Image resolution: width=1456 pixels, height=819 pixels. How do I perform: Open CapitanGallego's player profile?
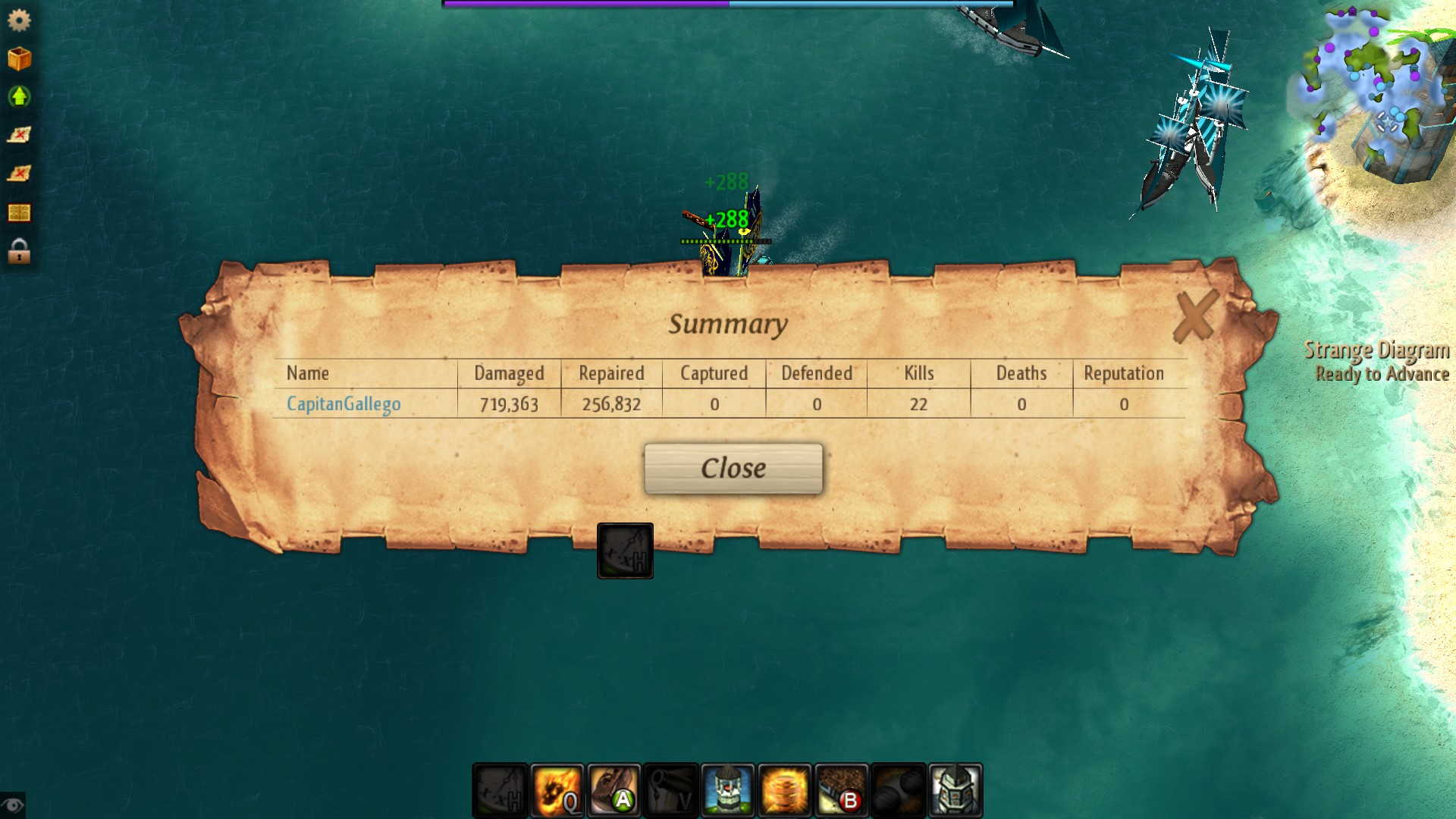343,404
